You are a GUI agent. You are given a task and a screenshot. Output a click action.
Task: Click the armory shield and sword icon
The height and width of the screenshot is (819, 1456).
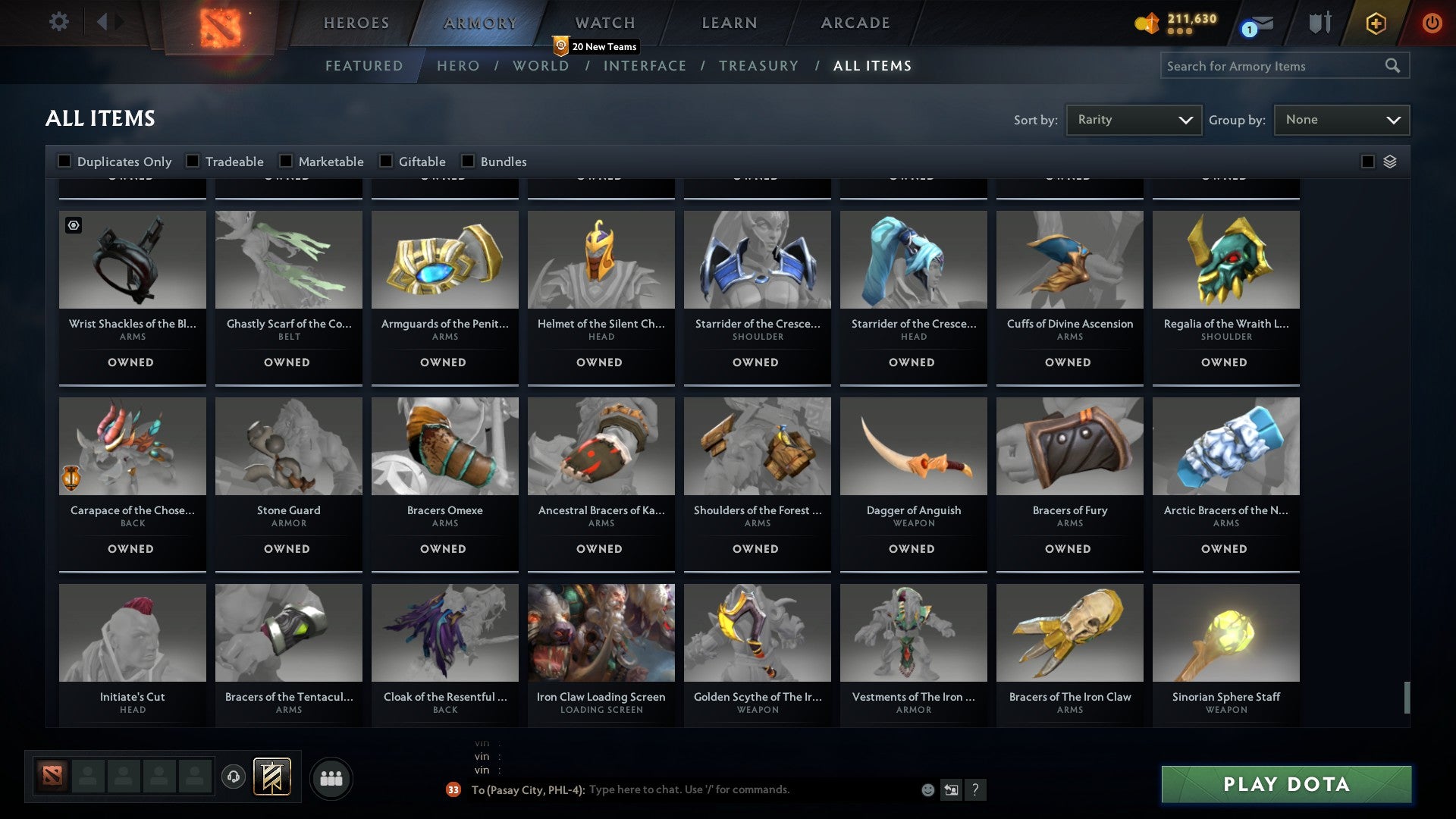coord(1319,23)
